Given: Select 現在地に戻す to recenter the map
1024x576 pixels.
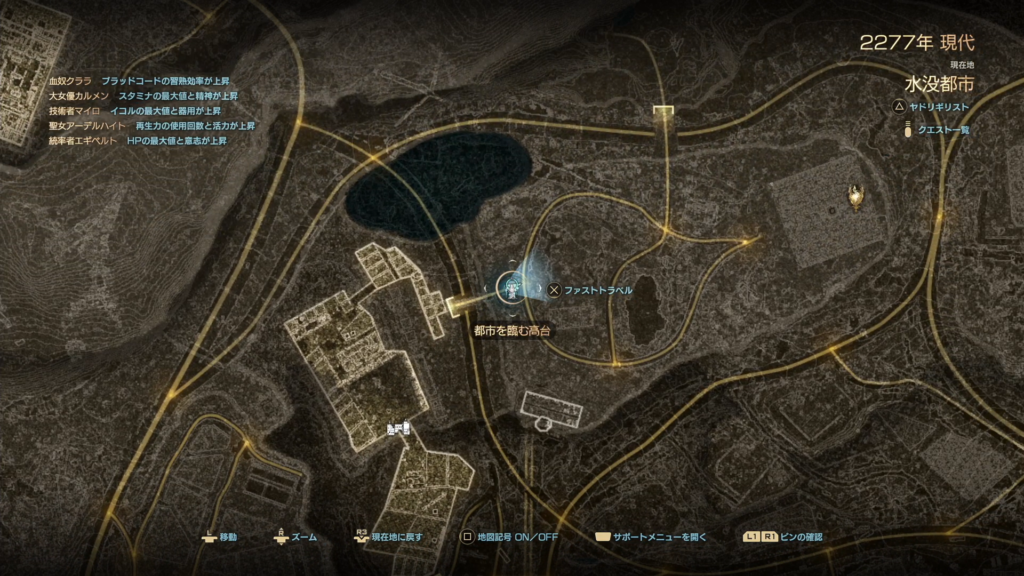Looking at the screenshot, I should (x=388, y=537).
